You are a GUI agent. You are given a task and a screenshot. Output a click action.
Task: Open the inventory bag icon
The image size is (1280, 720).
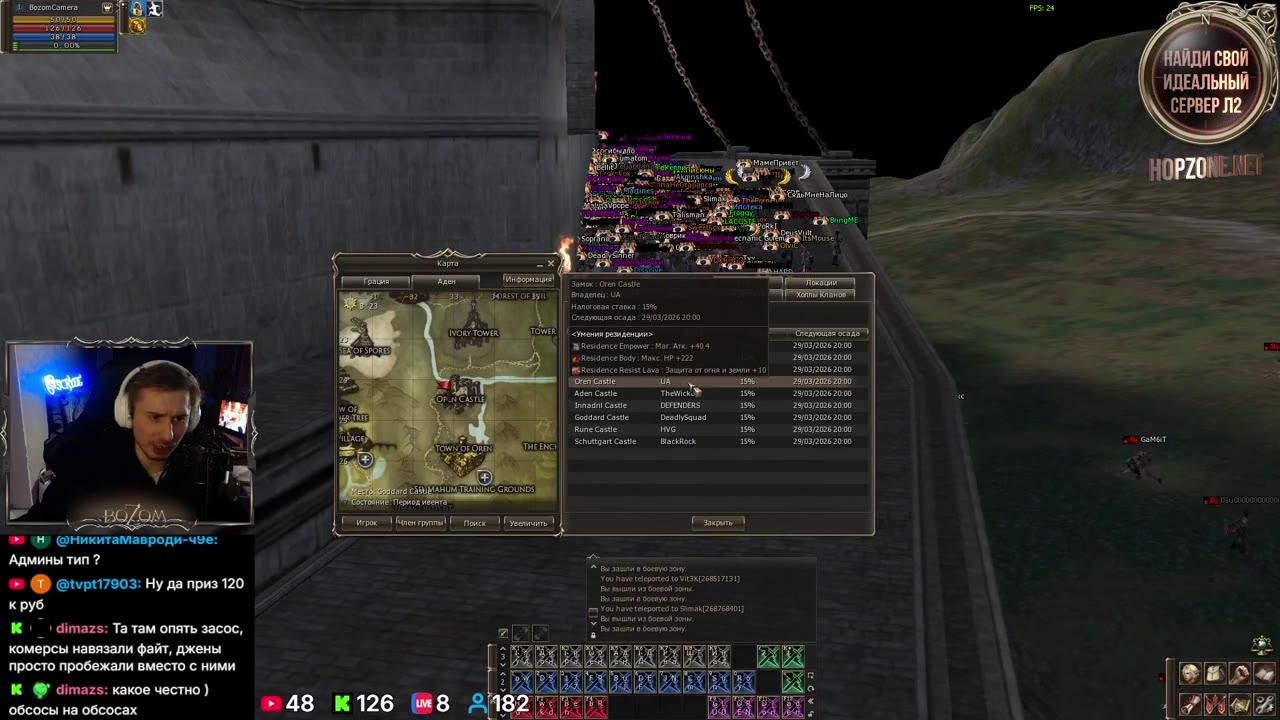(1215, 673)
